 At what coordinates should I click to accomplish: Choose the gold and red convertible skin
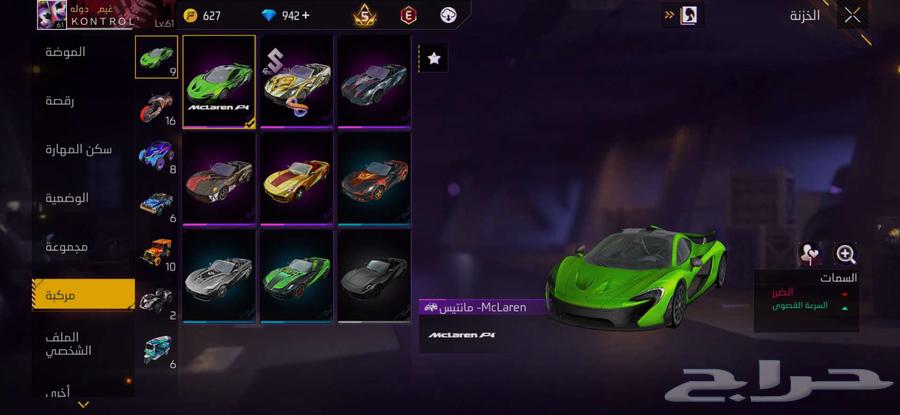coord(296,178)
